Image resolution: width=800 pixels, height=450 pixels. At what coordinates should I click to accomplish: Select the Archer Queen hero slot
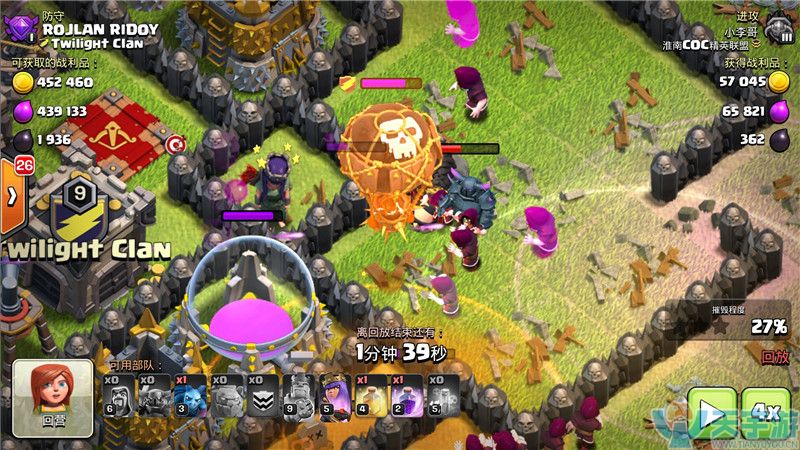coord(333,396)
